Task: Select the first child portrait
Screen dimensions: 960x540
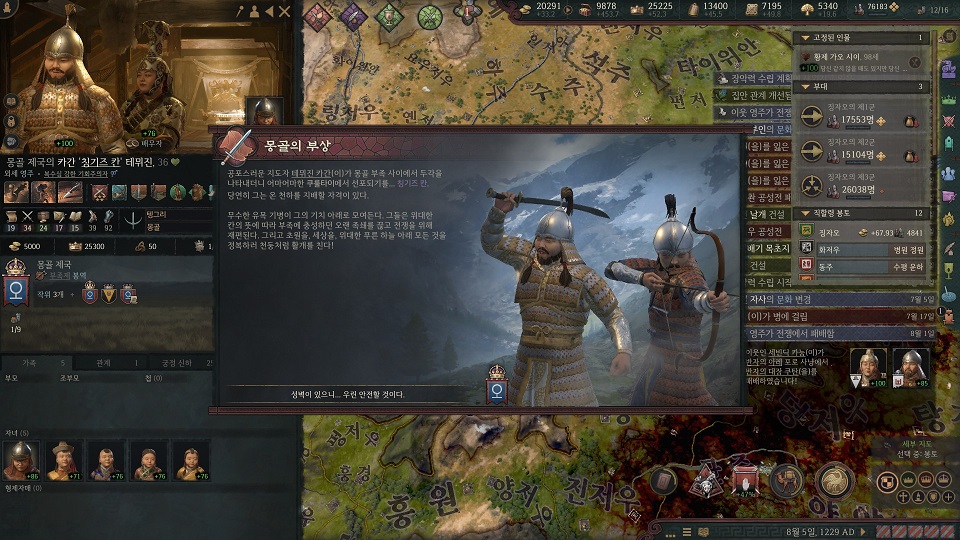Action: (20, 460)
